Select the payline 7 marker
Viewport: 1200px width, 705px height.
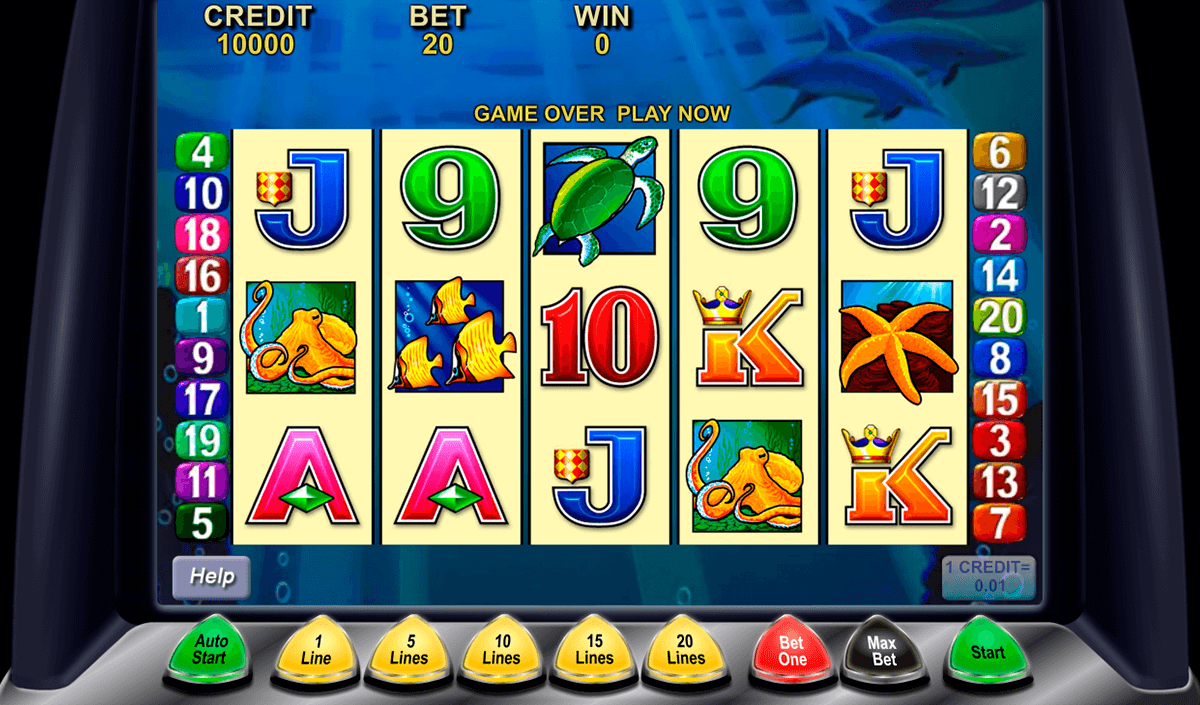(x=999, y=522)
